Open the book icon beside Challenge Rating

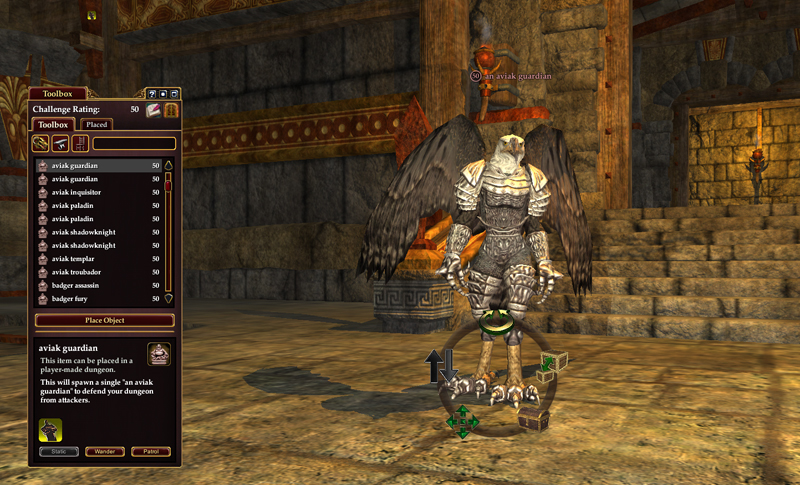[153, 109]
